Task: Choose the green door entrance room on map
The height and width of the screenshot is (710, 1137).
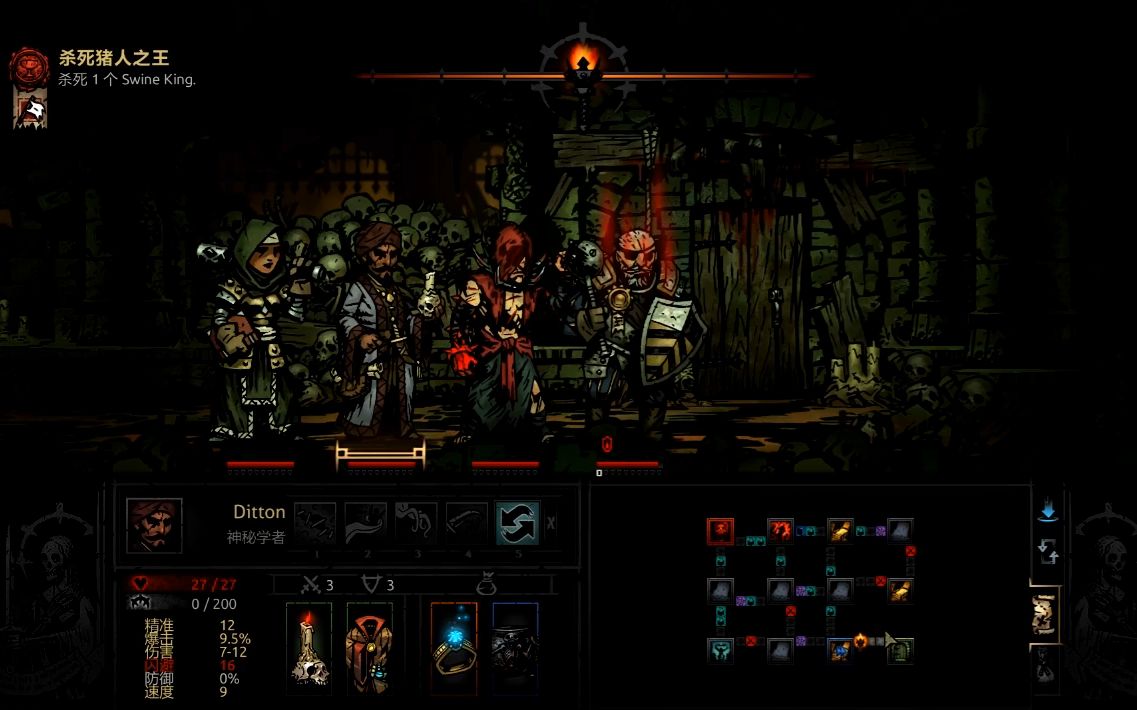Action: tap(900, 650)
